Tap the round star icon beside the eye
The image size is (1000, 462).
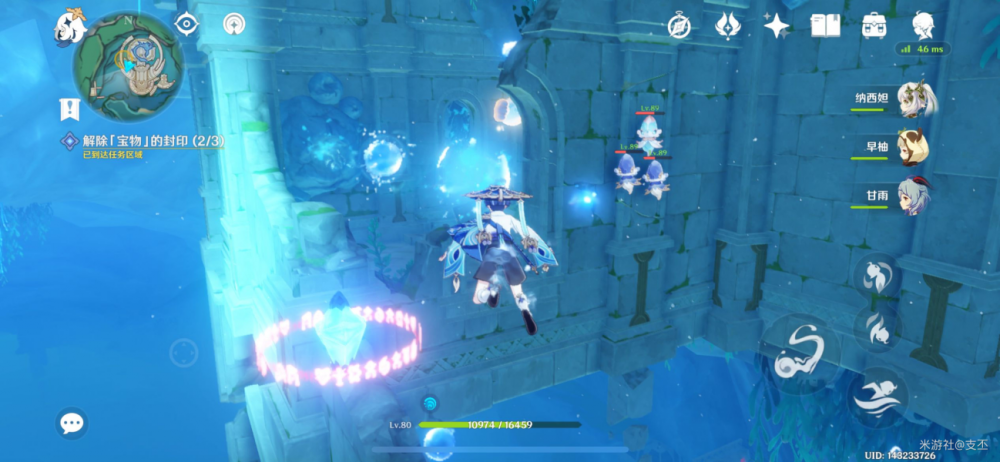tap(235, 24)
